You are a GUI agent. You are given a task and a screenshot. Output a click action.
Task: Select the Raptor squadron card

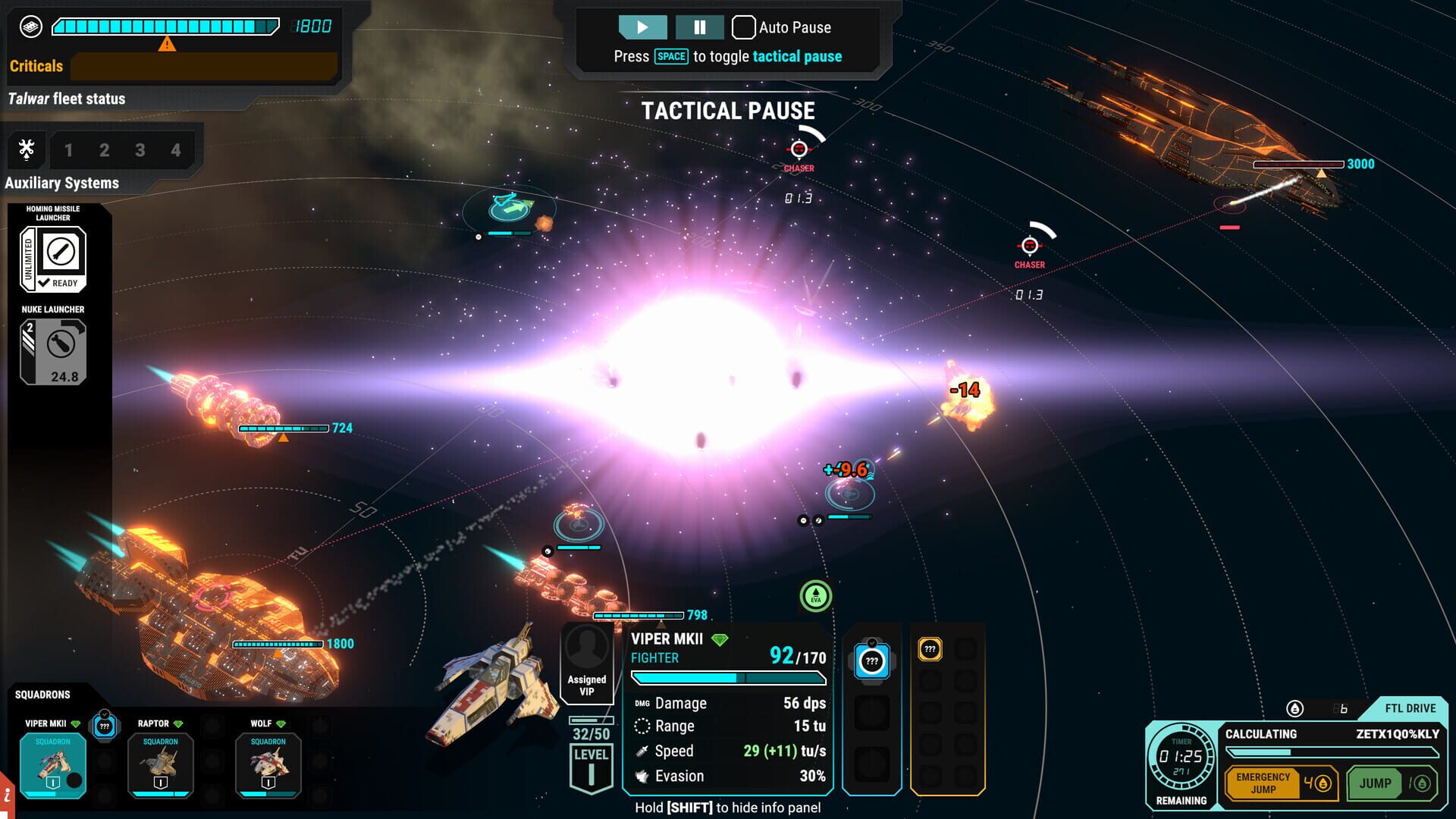[161, 764]
